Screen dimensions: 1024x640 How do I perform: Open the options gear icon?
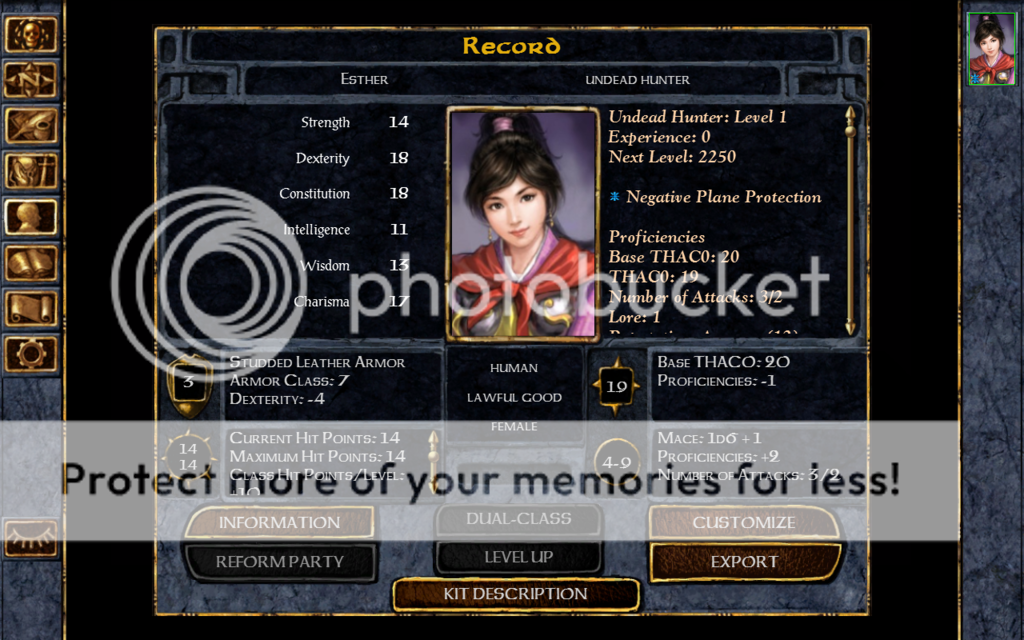point(30,353)
